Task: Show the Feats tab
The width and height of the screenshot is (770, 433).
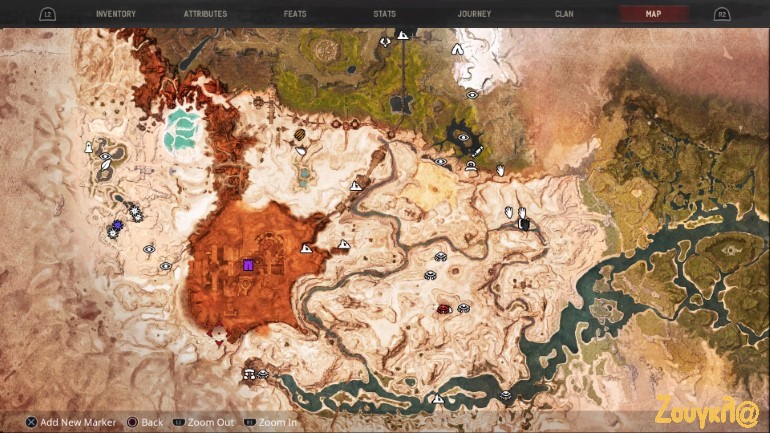Action: [x=297, y=14]
